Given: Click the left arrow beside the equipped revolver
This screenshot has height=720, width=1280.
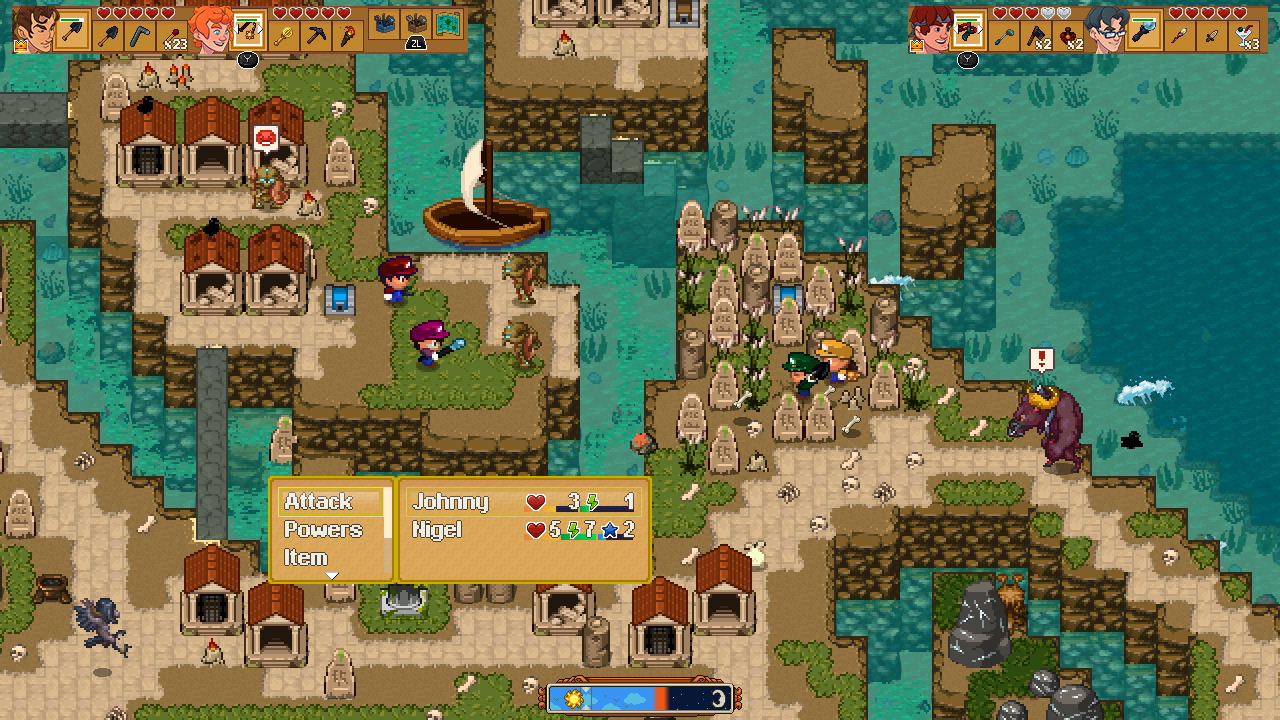Looking at the screenshot, I should 956,29.
